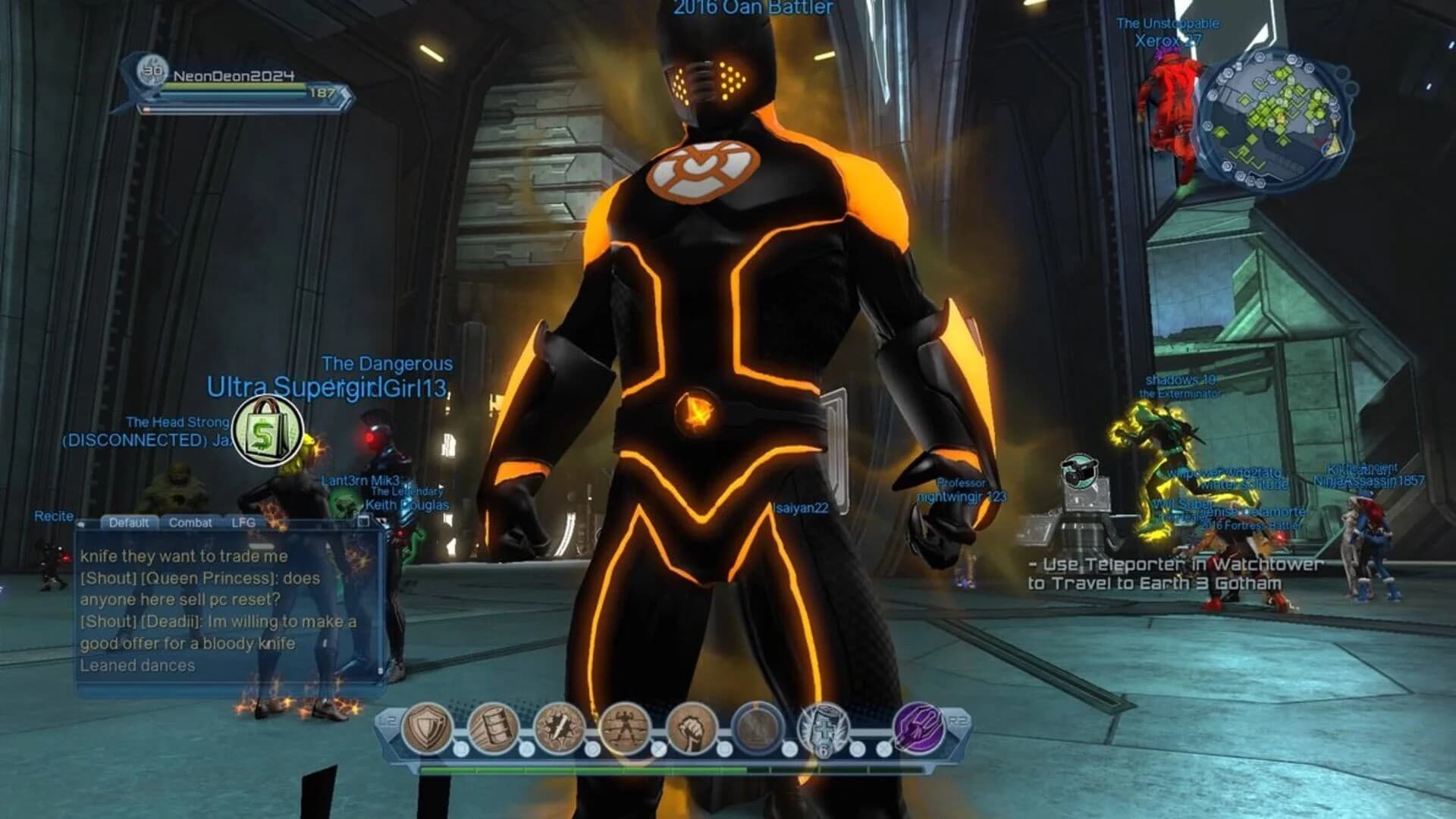Image resolution: width=1456 pixels, height=819 pixels.
Task: Select the Default chat tab
Action: (130, 522)
